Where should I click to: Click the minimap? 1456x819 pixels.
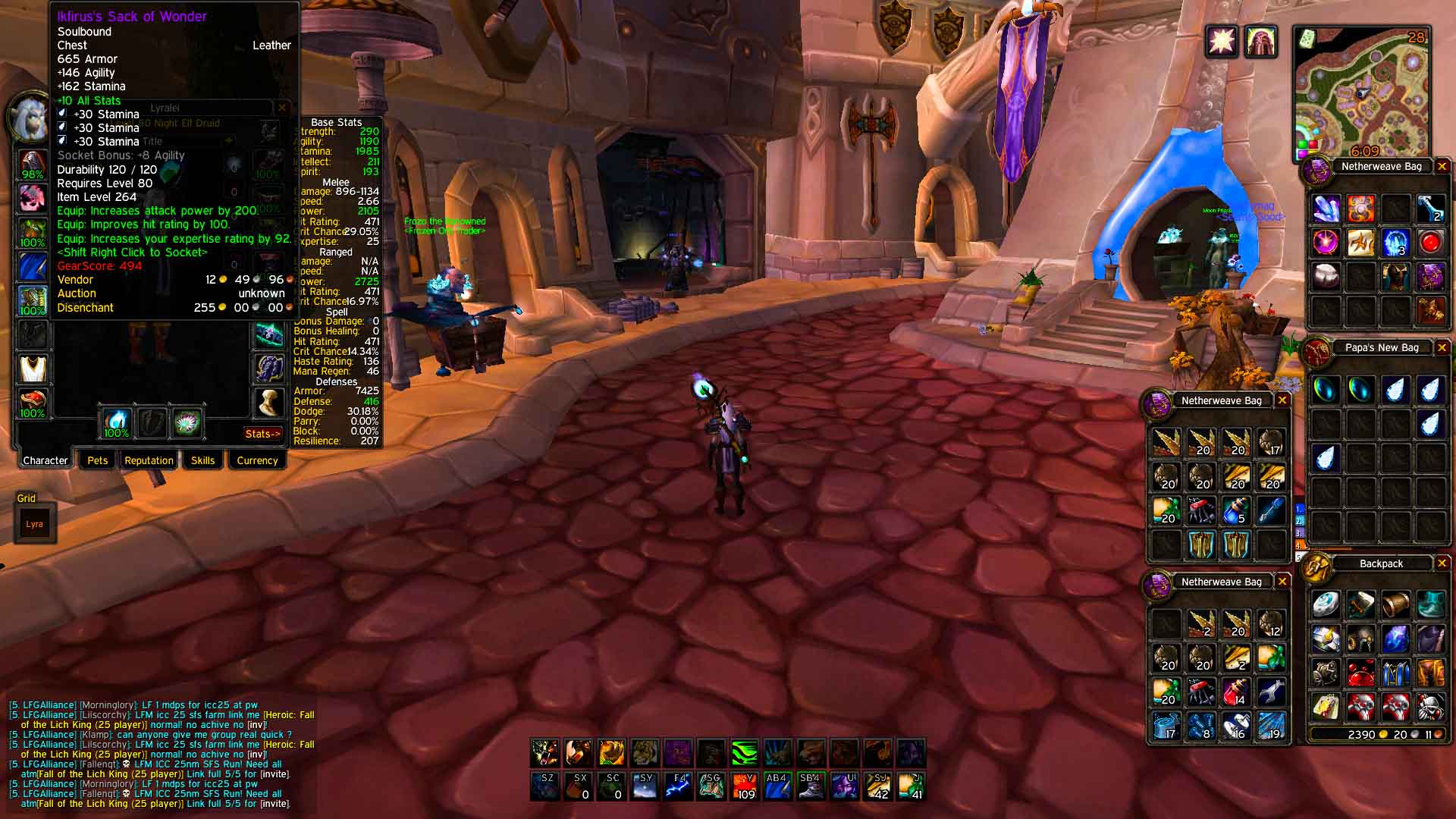tap(1362, 95)
